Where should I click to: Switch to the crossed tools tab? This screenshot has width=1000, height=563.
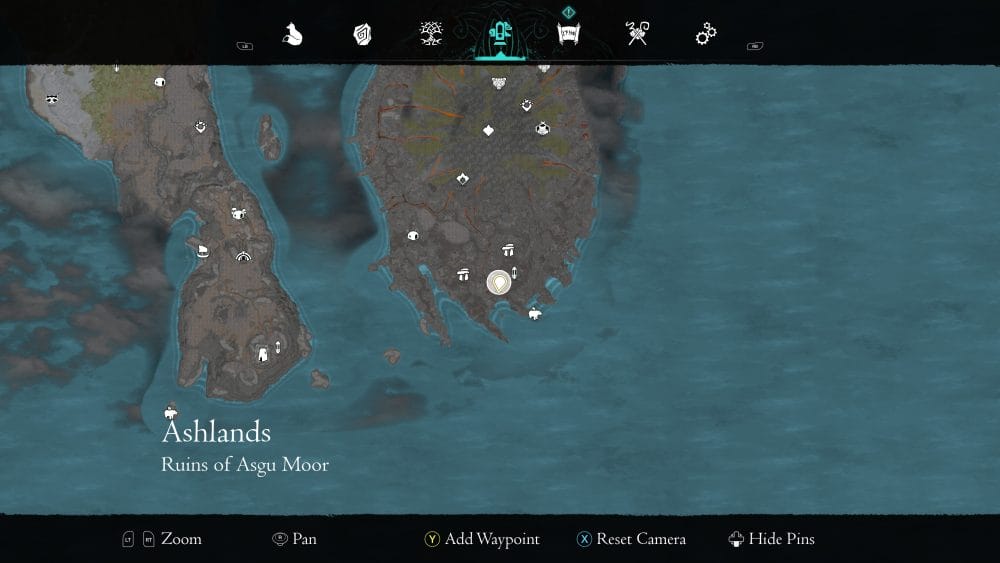pyautogui.click(x=638, y=35)
